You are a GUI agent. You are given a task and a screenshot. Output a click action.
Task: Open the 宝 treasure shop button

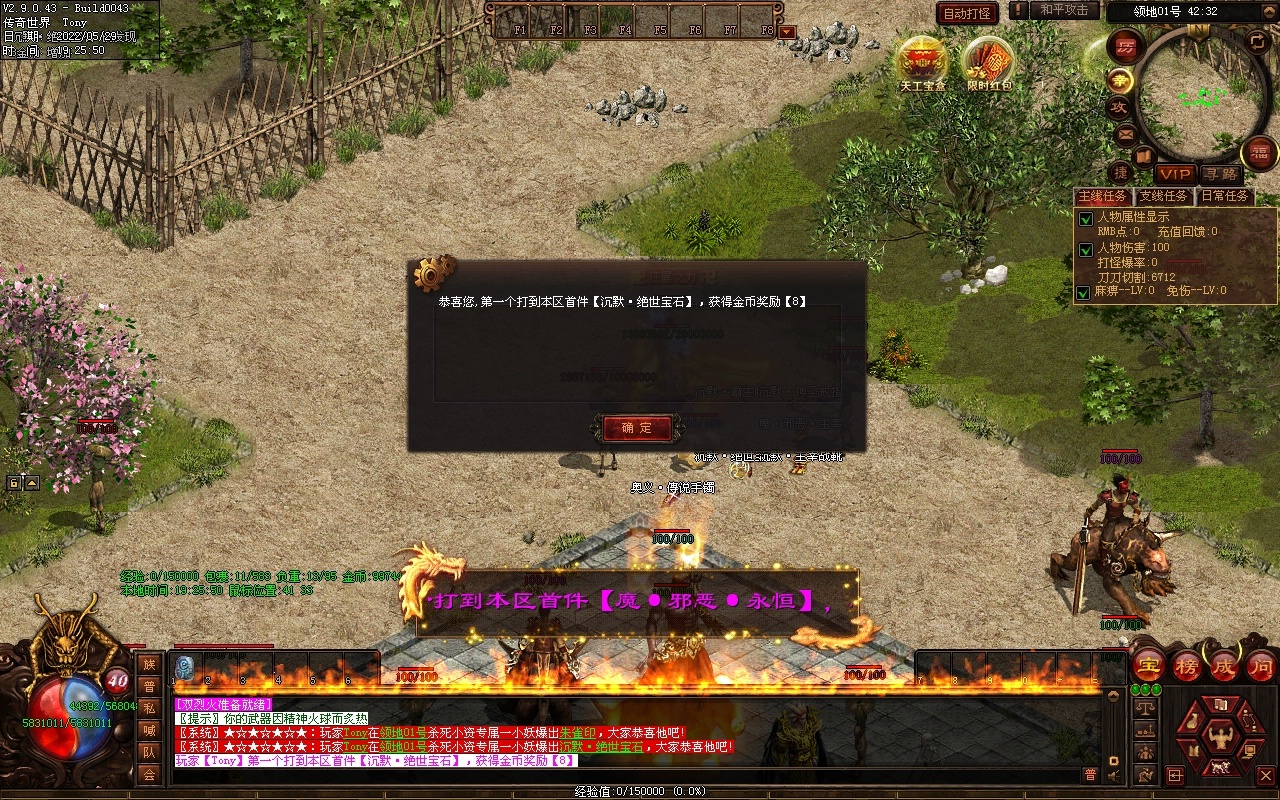[1150, 666]
